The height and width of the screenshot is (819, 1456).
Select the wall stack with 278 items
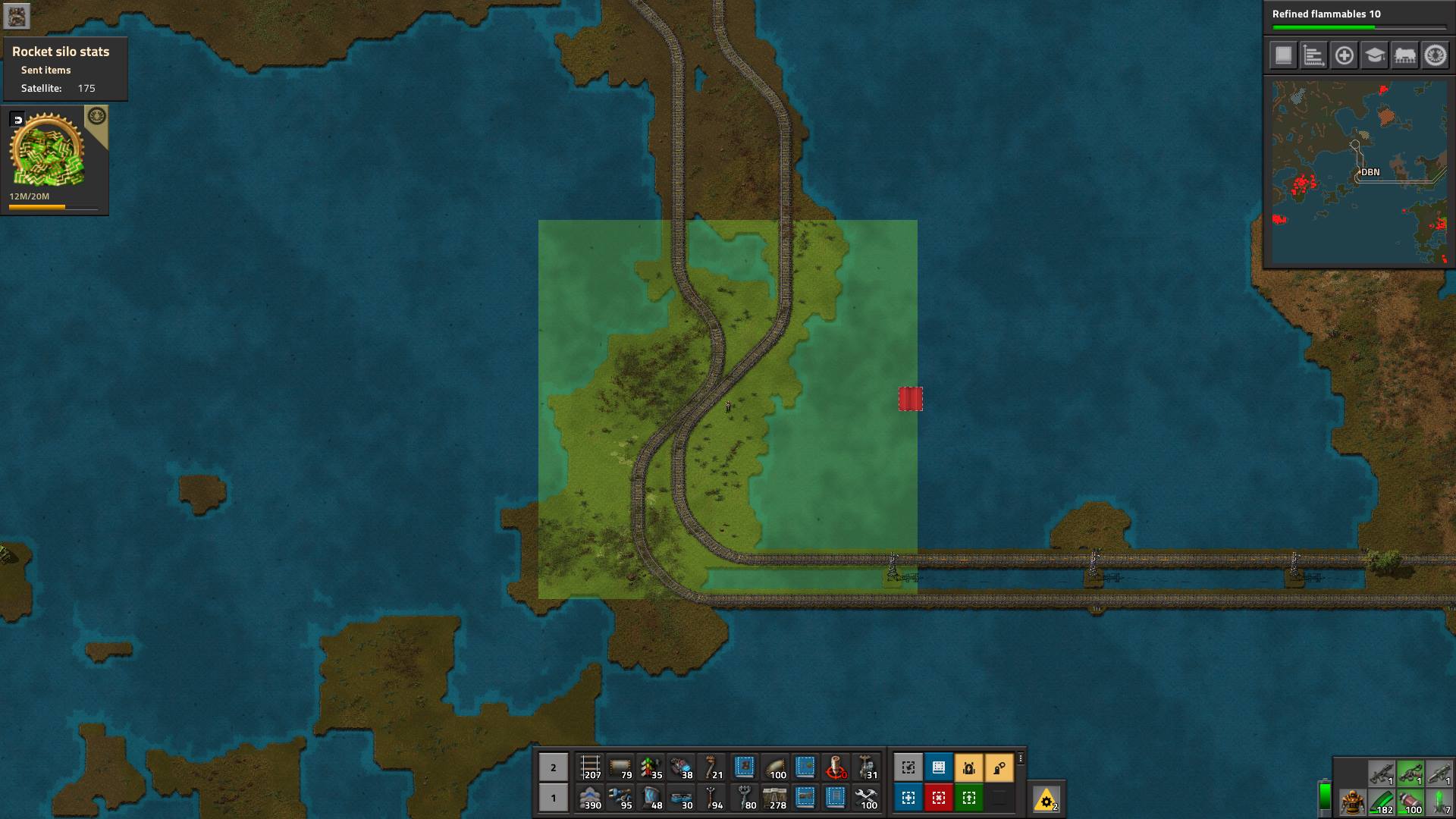(775, 798)
